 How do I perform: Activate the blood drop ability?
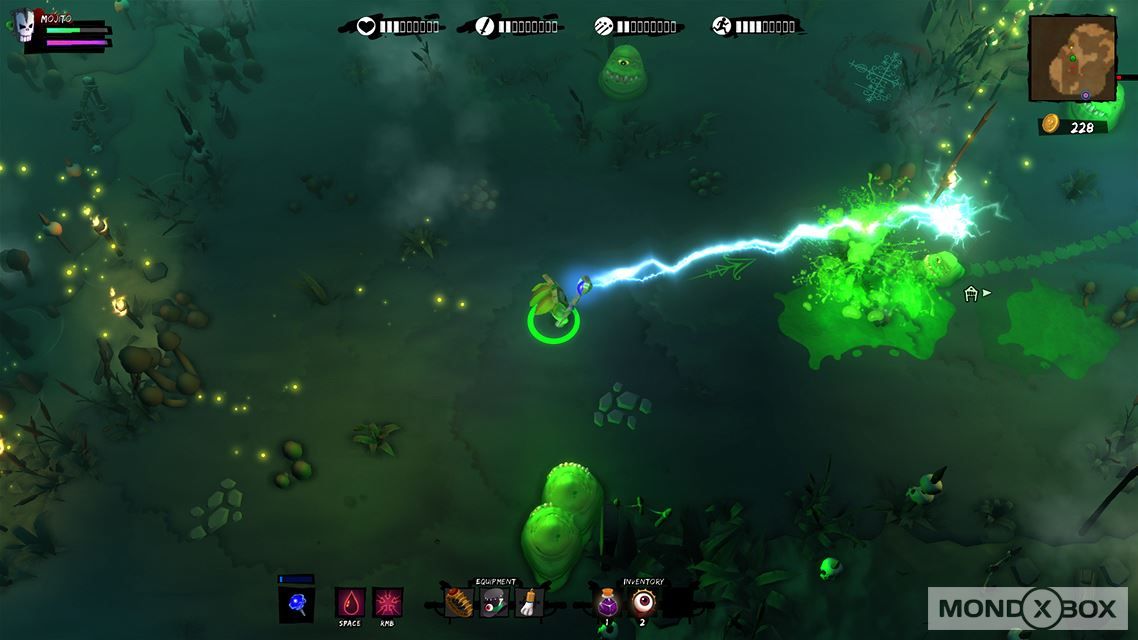tap(349, 602)
